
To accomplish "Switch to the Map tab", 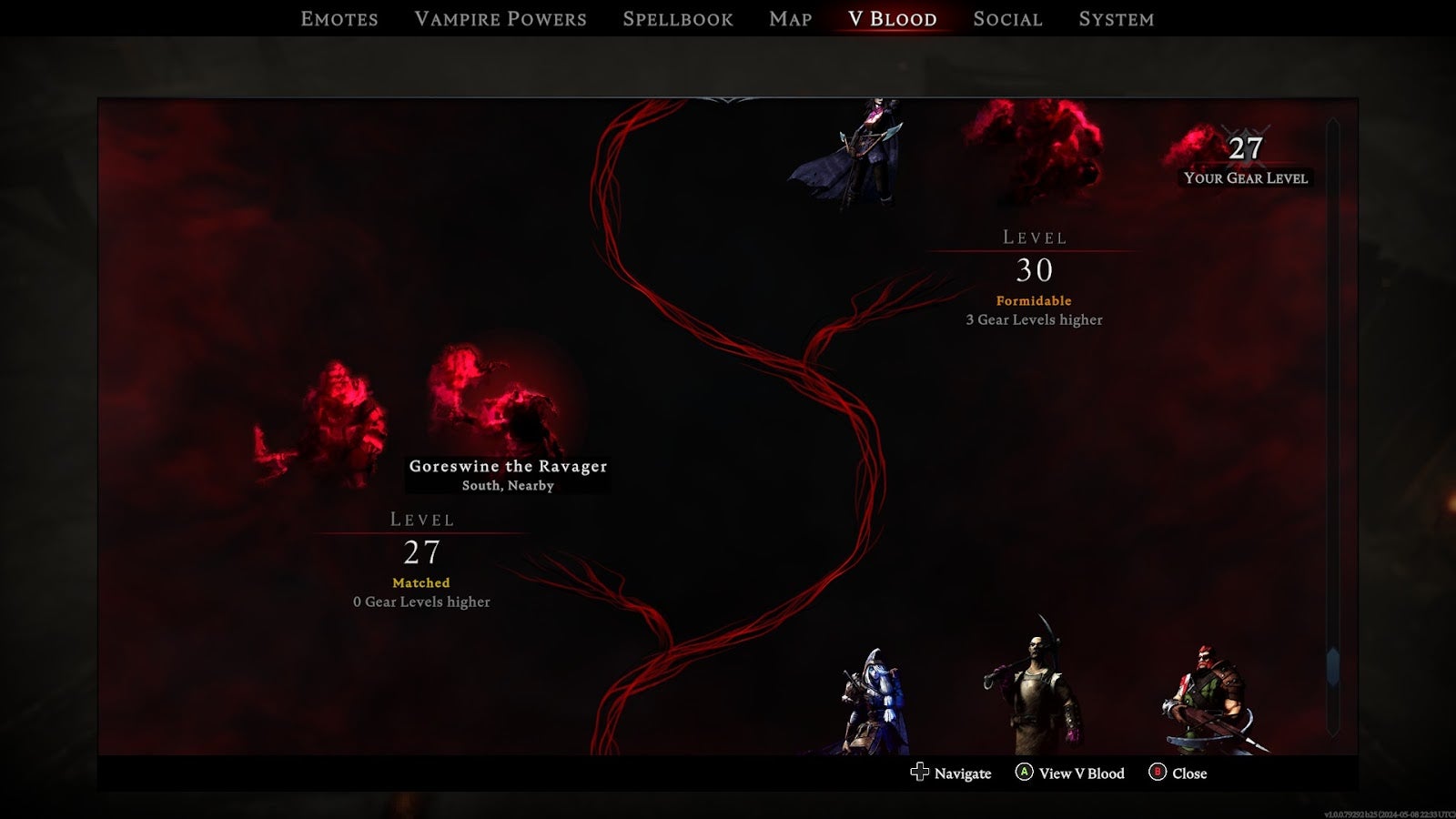I will click(788, 18).
